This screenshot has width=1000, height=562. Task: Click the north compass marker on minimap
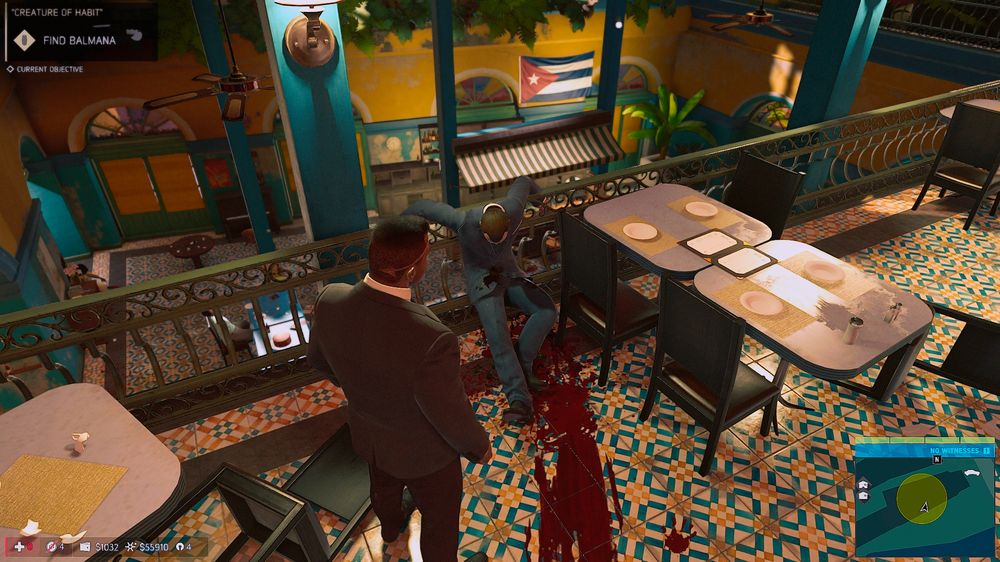(x=937, y=460)
